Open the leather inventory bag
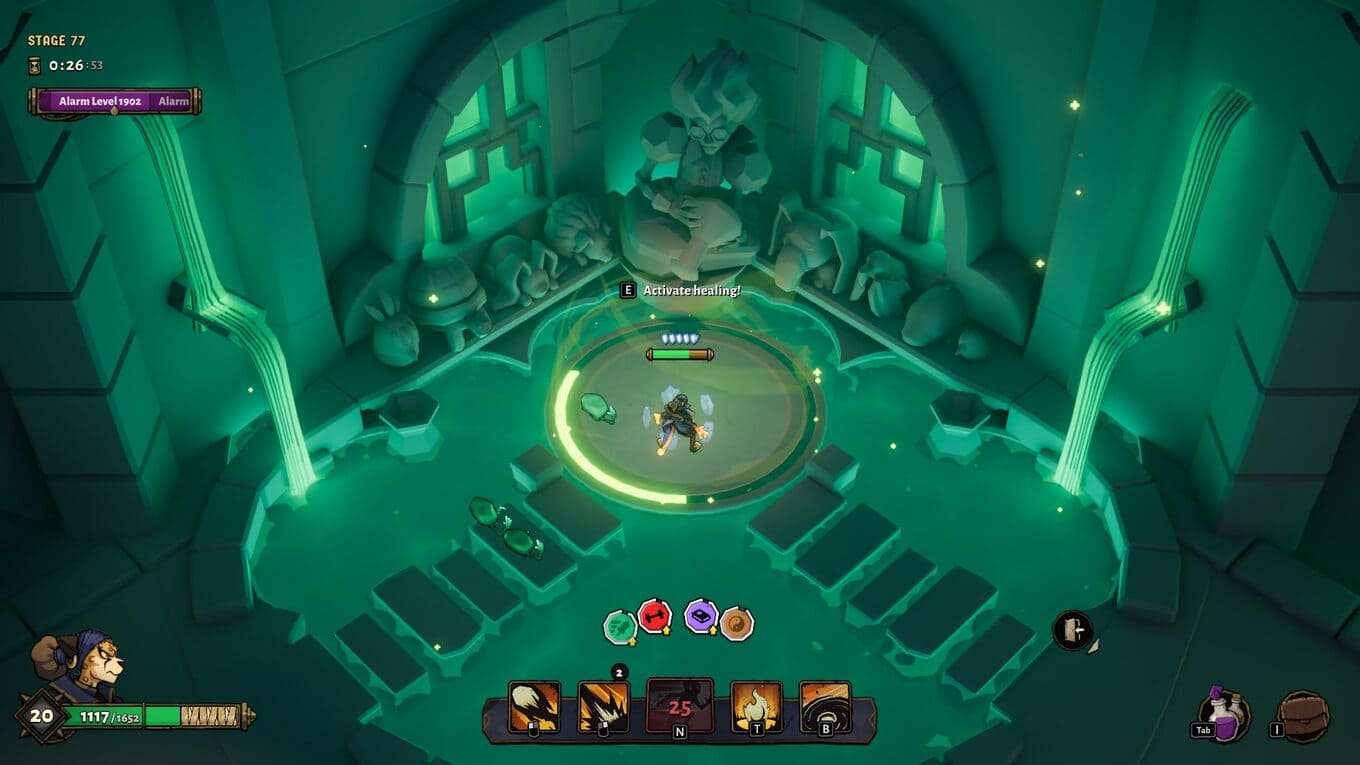This screenshot has width=1360, height=765. pos(1304,716)
